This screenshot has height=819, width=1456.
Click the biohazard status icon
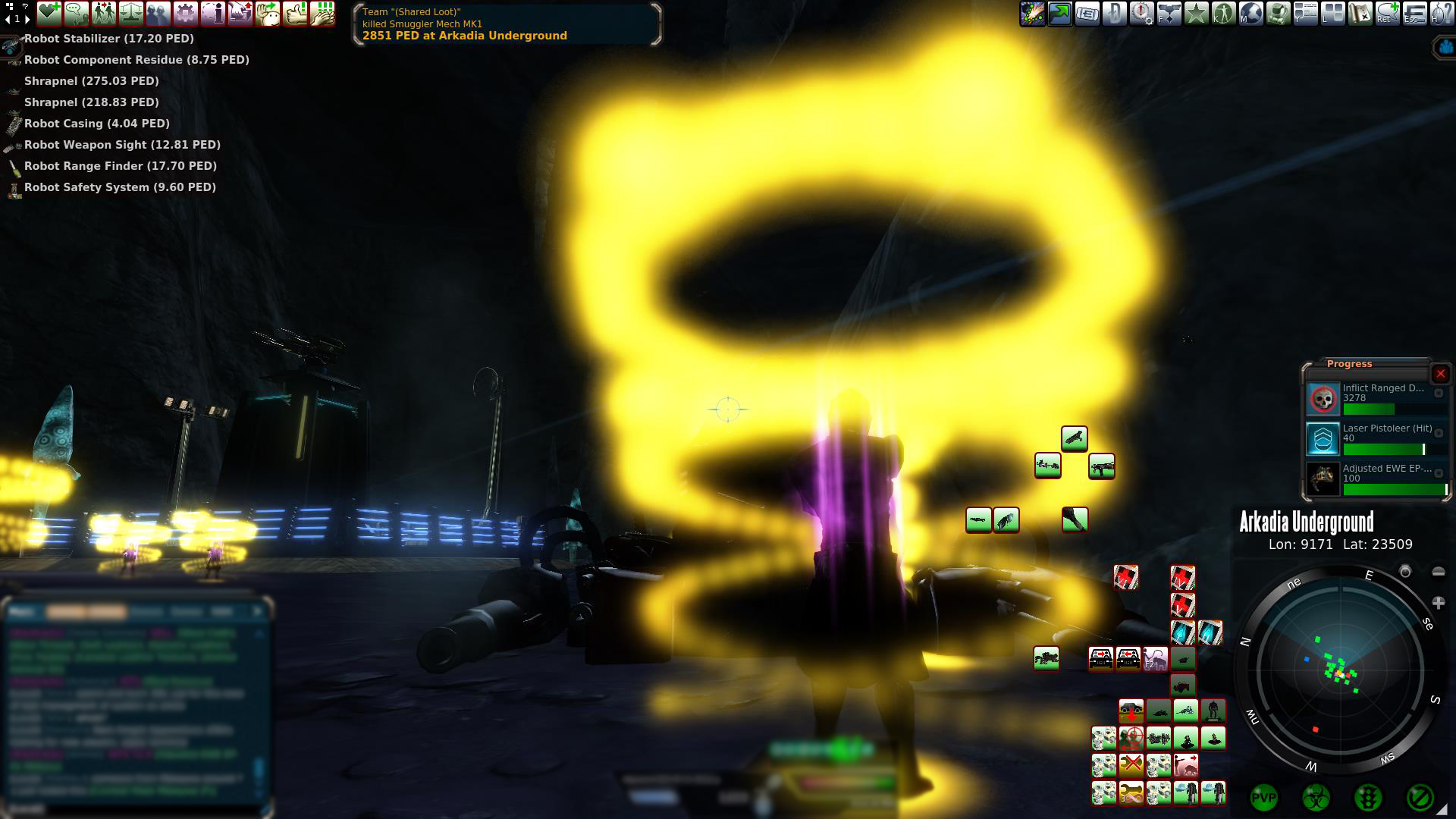[1316, 797]
